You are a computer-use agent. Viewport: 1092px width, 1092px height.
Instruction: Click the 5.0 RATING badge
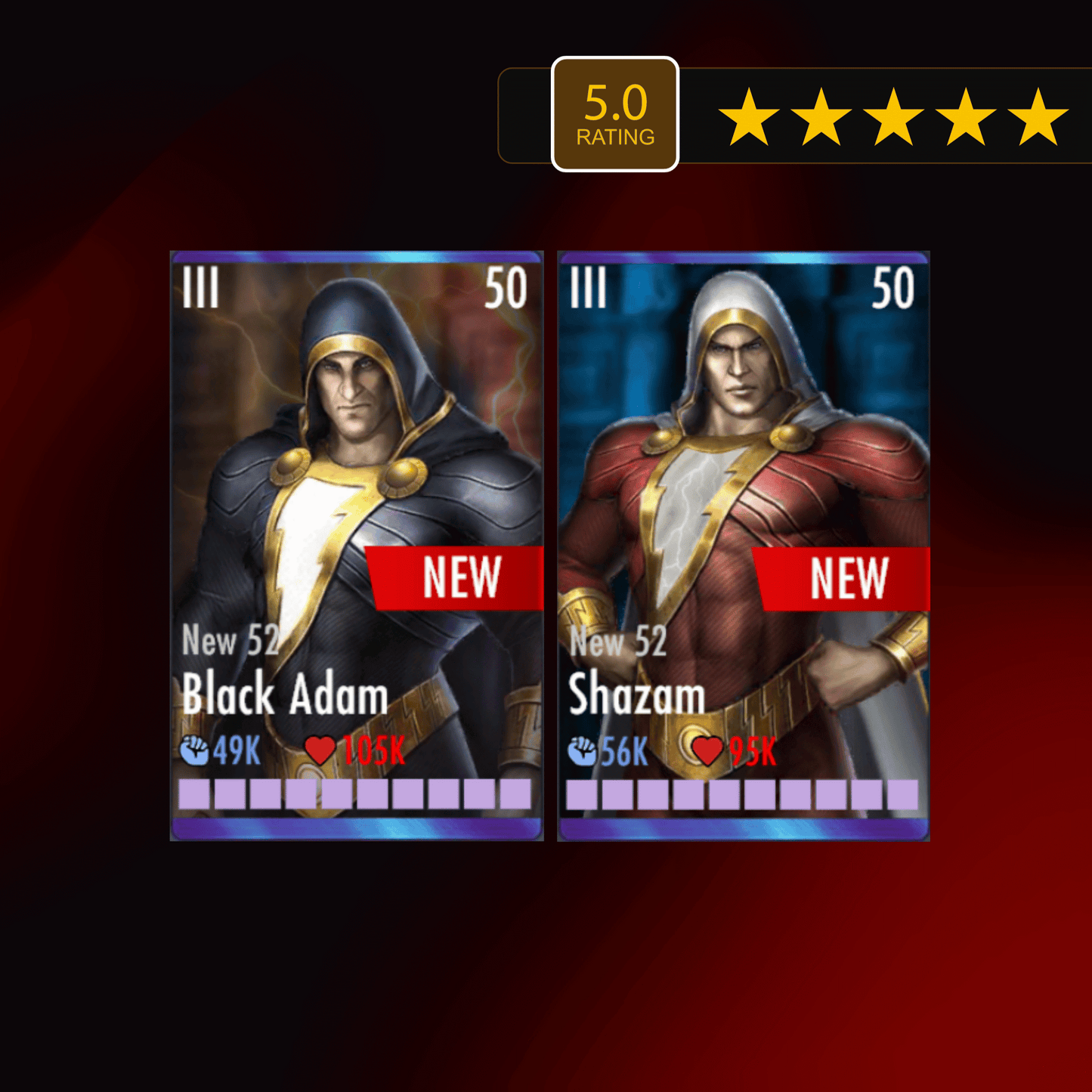click(616, 112)
